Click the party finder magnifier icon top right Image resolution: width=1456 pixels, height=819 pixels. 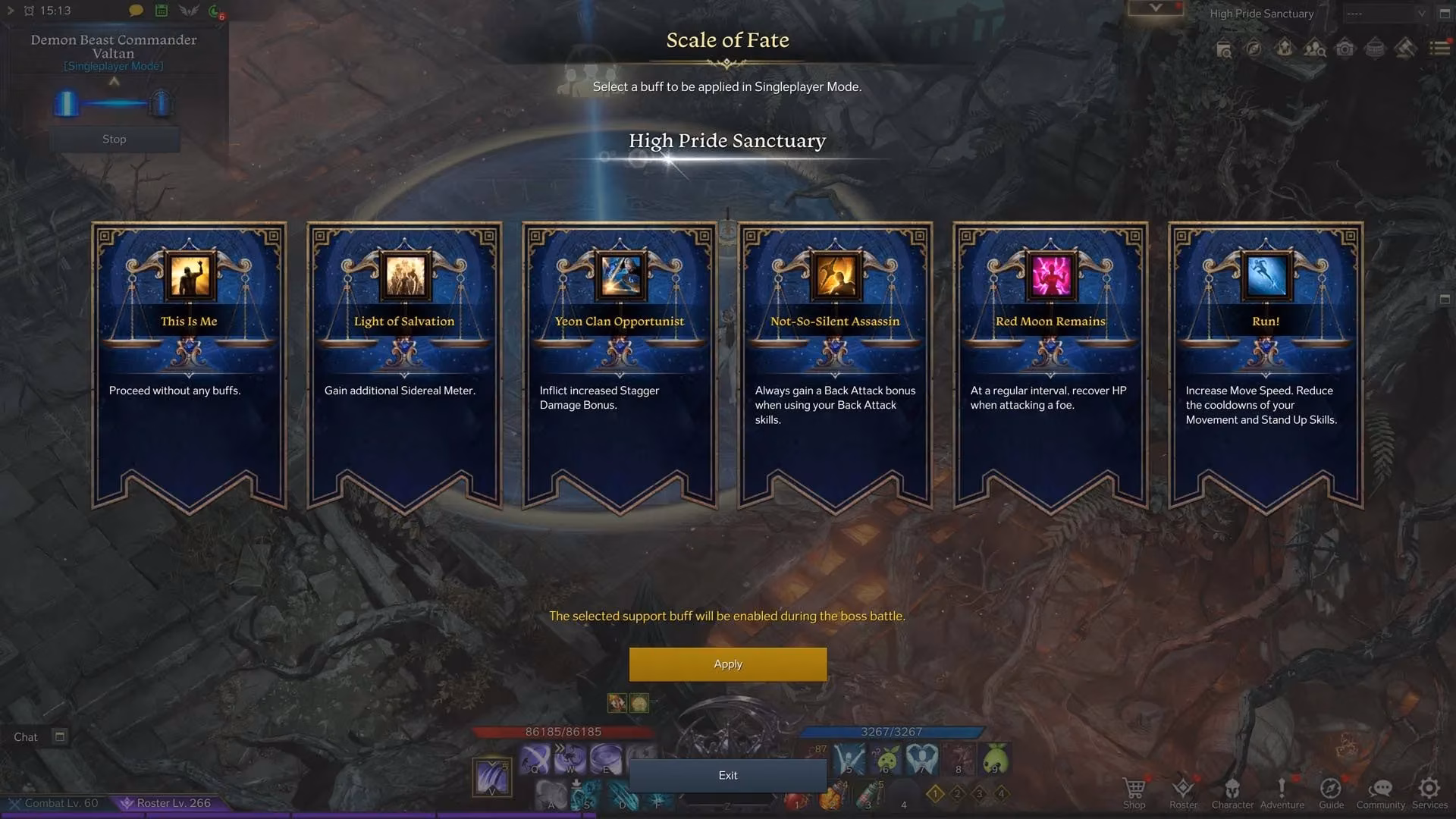tap(1316, 48)
